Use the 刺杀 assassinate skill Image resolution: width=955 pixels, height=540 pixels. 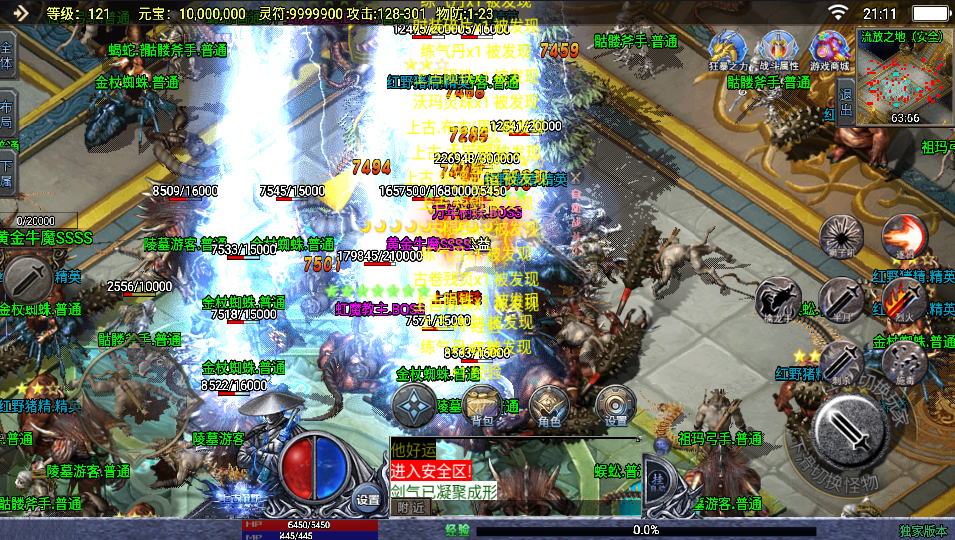click(842, 362)
